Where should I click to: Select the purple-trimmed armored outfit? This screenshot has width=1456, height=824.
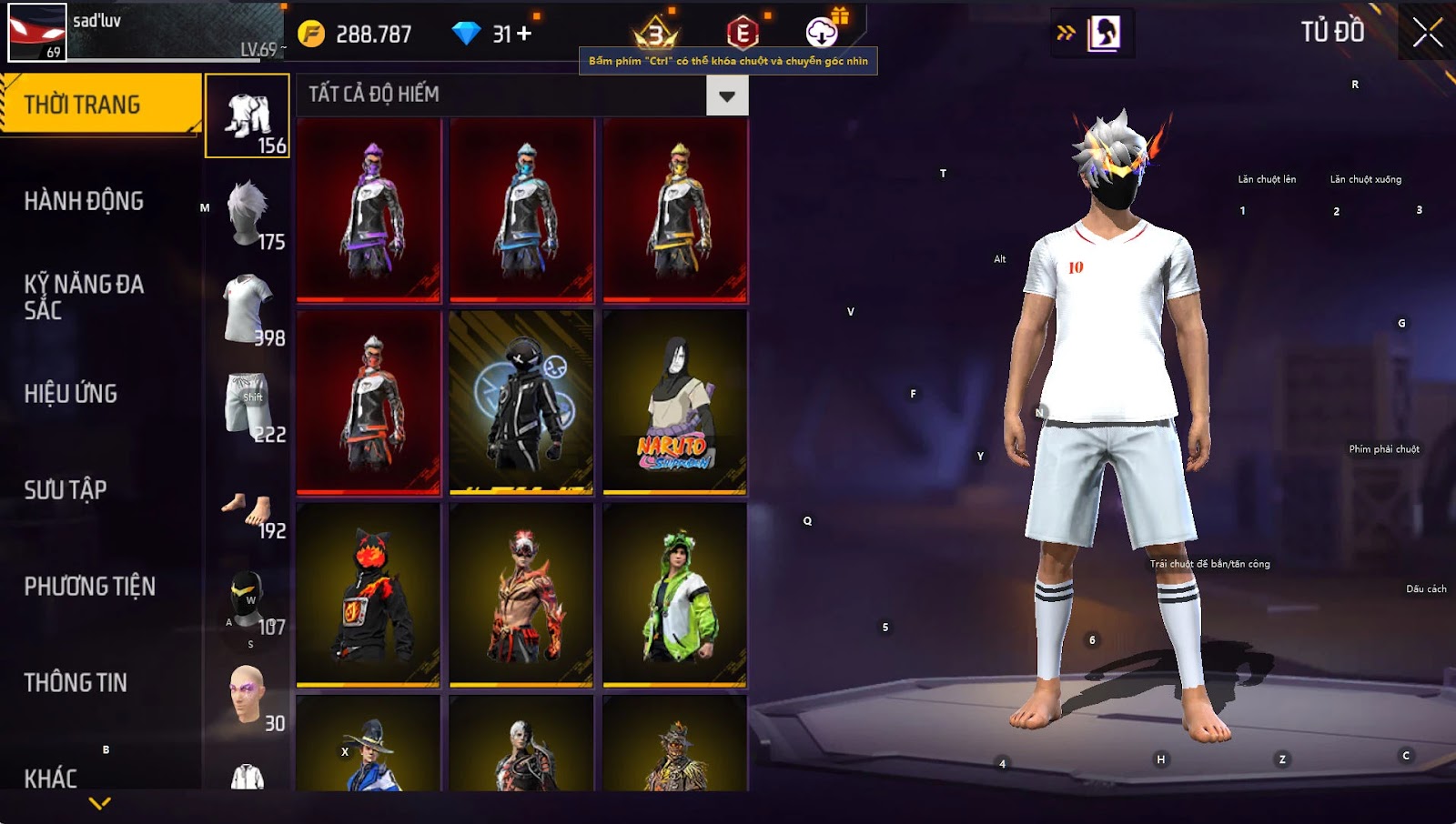pyautogui.click(x=369, y=210)
